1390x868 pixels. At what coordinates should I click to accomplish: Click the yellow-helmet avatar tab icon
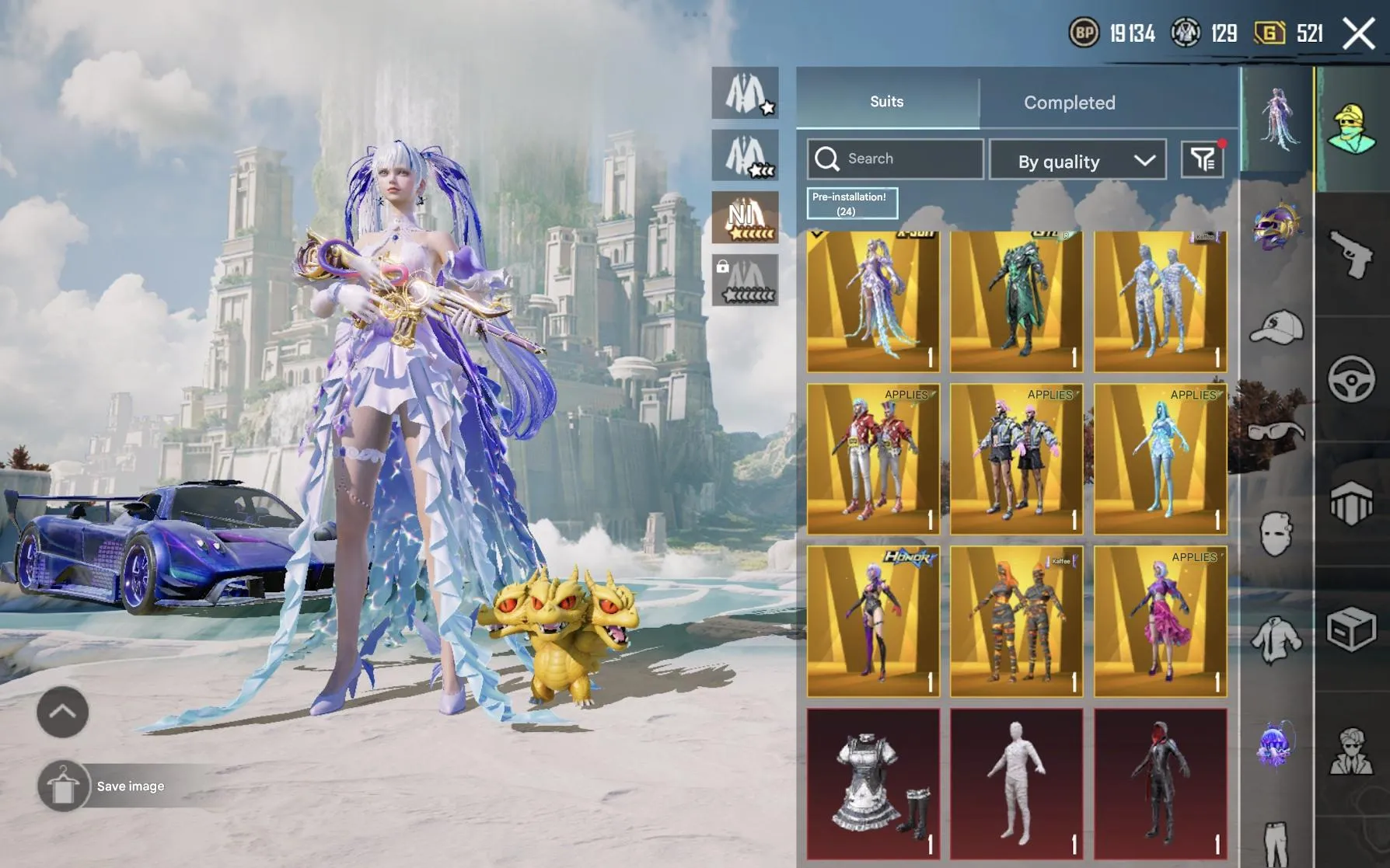[x=1353, y=128]
